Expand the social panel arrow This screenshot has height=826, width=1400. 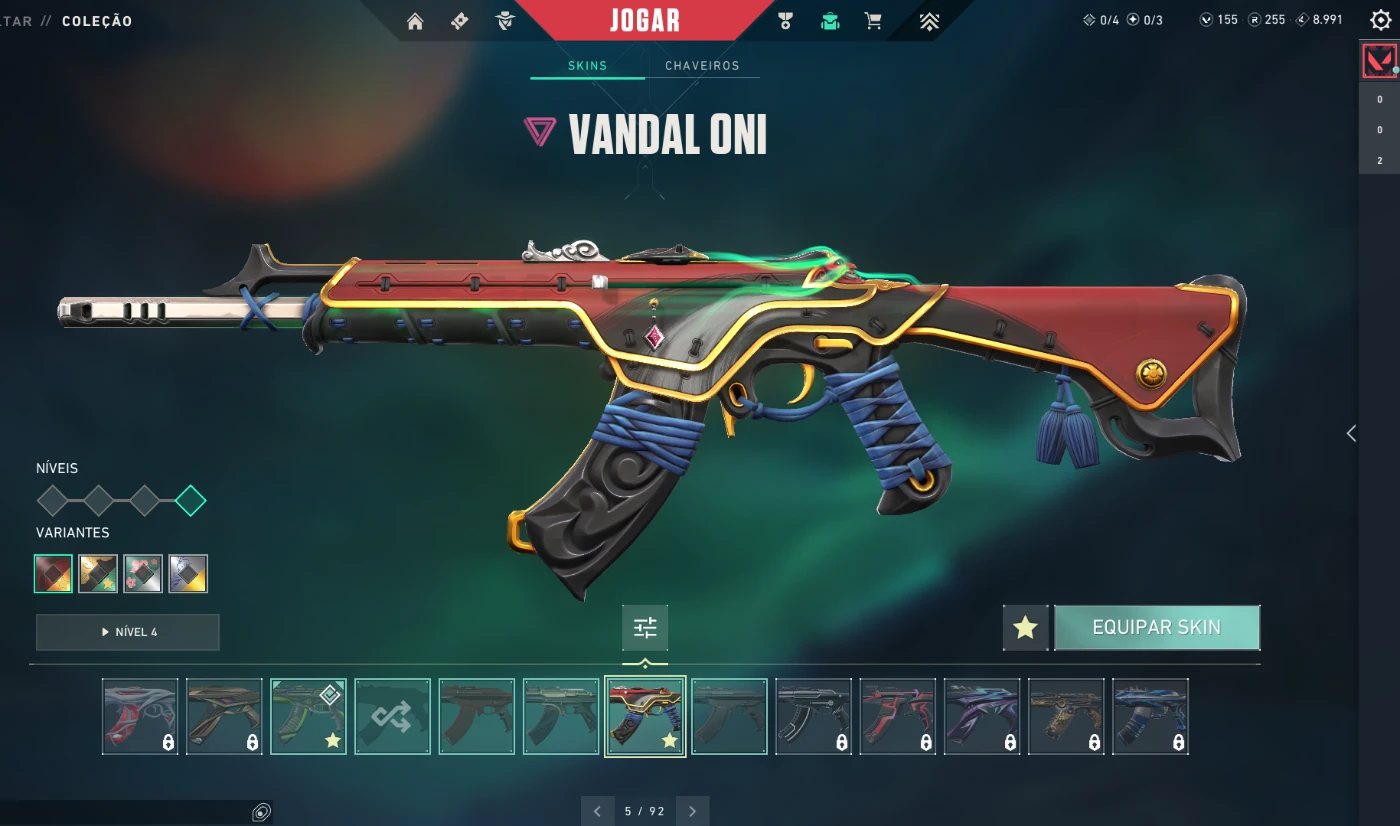1351,433
